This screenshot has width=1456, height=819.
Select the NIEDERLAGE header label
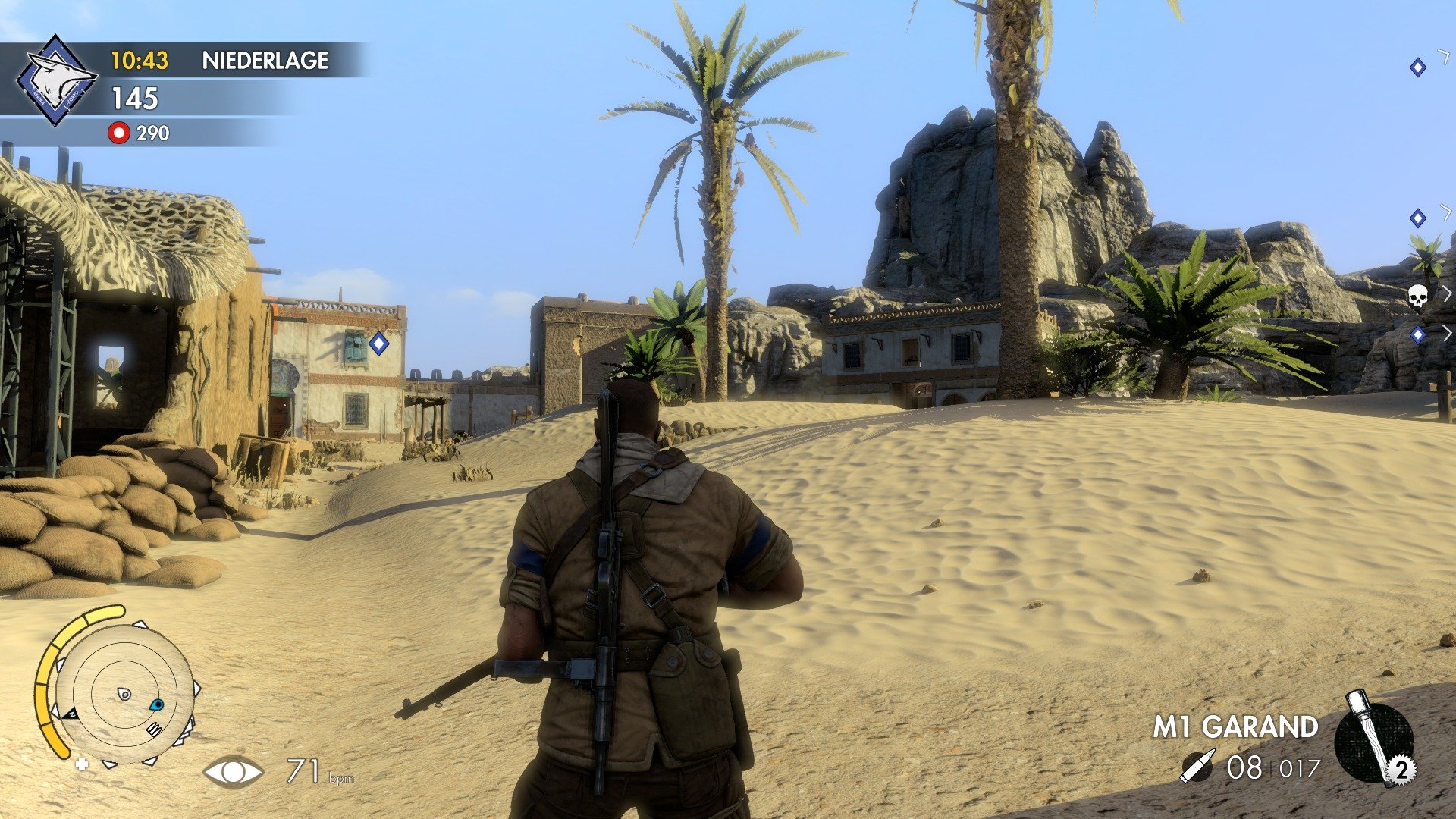click(264, 61)
